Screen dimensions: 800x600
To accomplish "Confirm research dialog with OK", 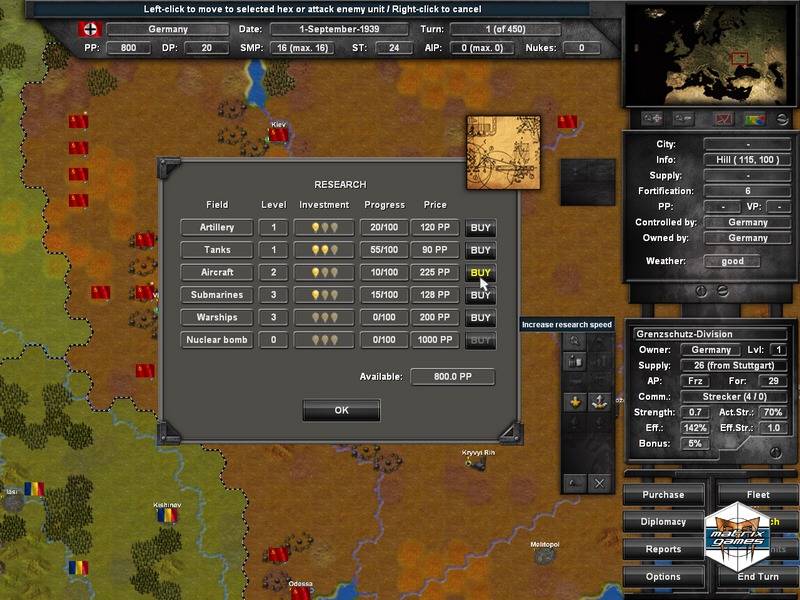I will point(341,410).
